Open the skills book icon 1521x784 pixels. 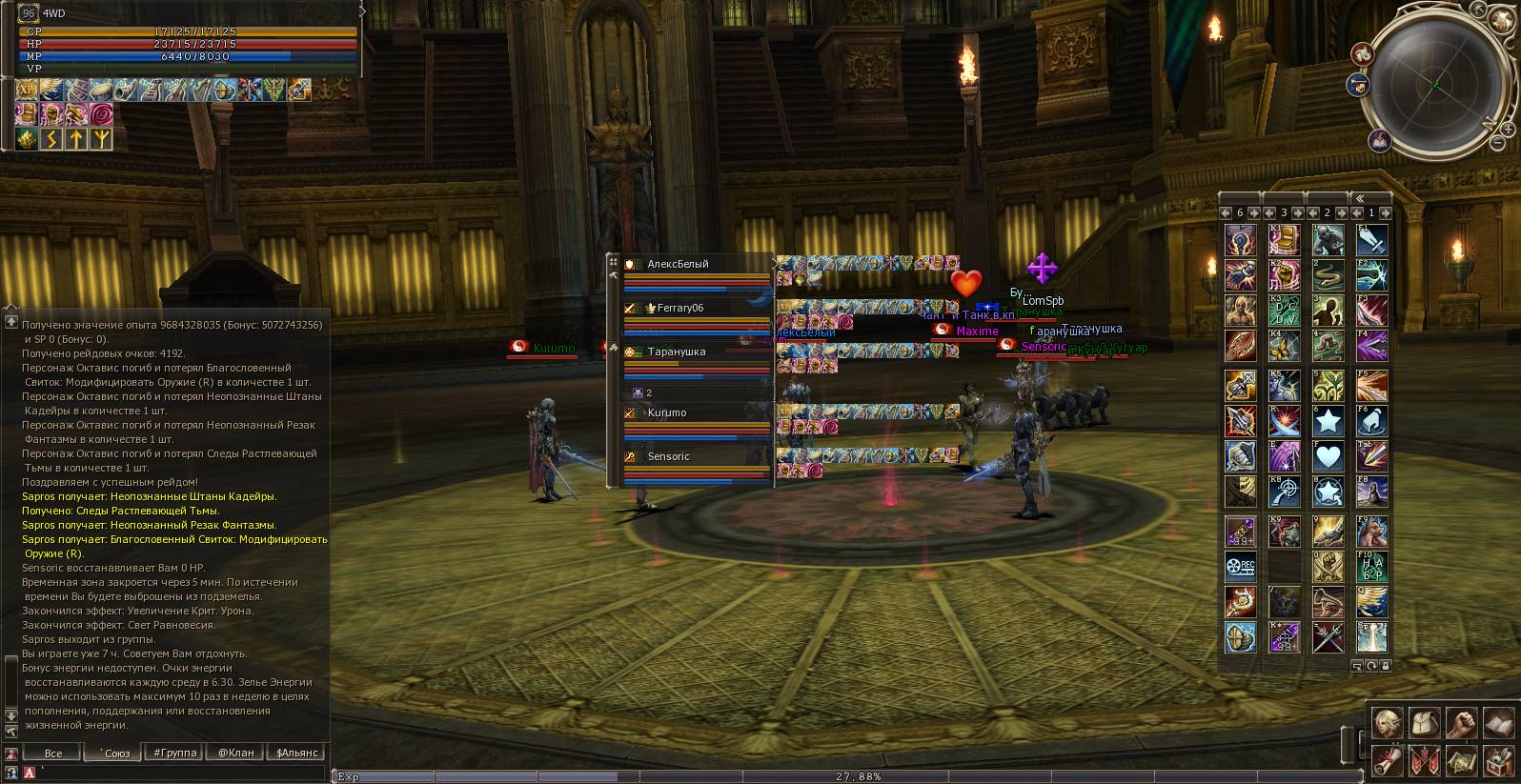(1497, 723)
